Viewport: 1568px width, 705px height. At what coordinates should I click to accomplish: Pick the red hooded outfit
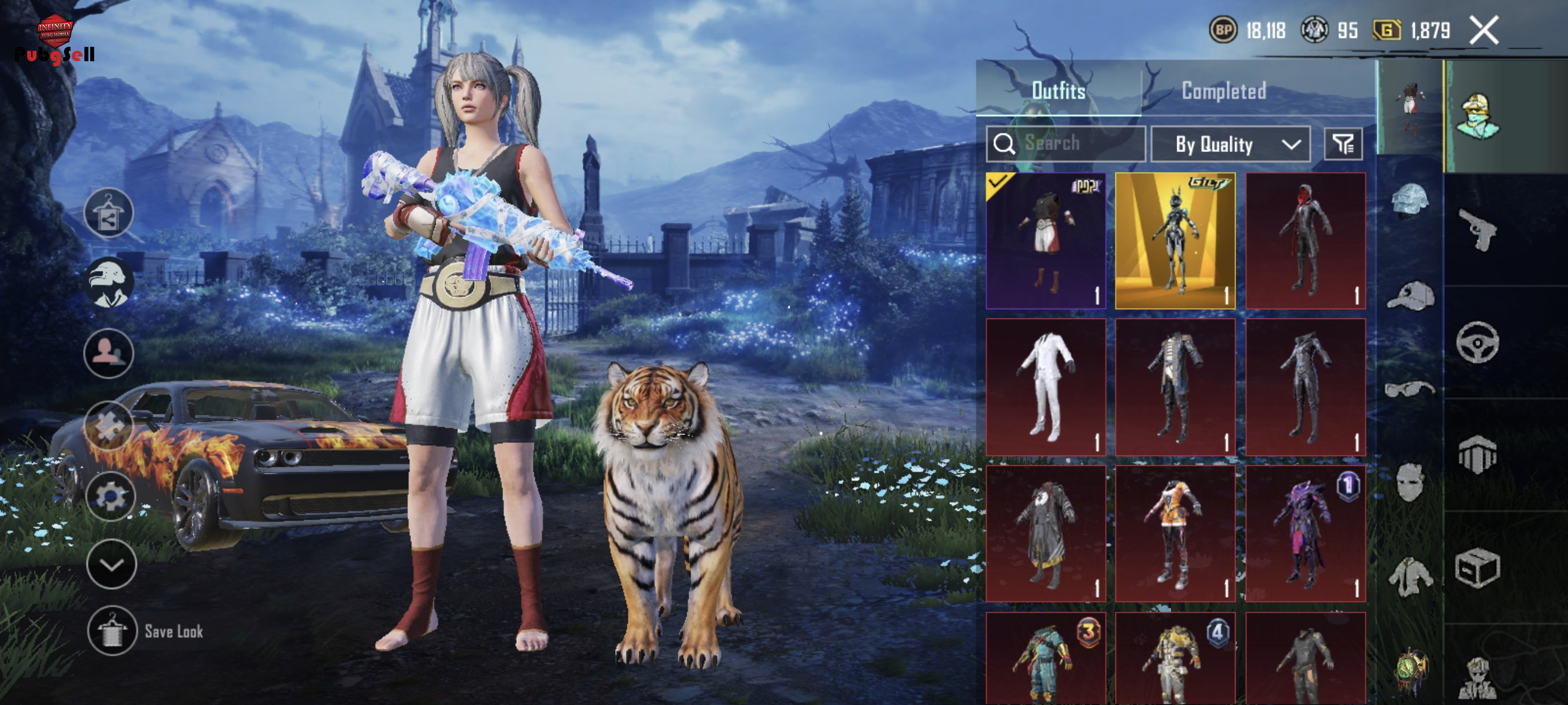1305,241
